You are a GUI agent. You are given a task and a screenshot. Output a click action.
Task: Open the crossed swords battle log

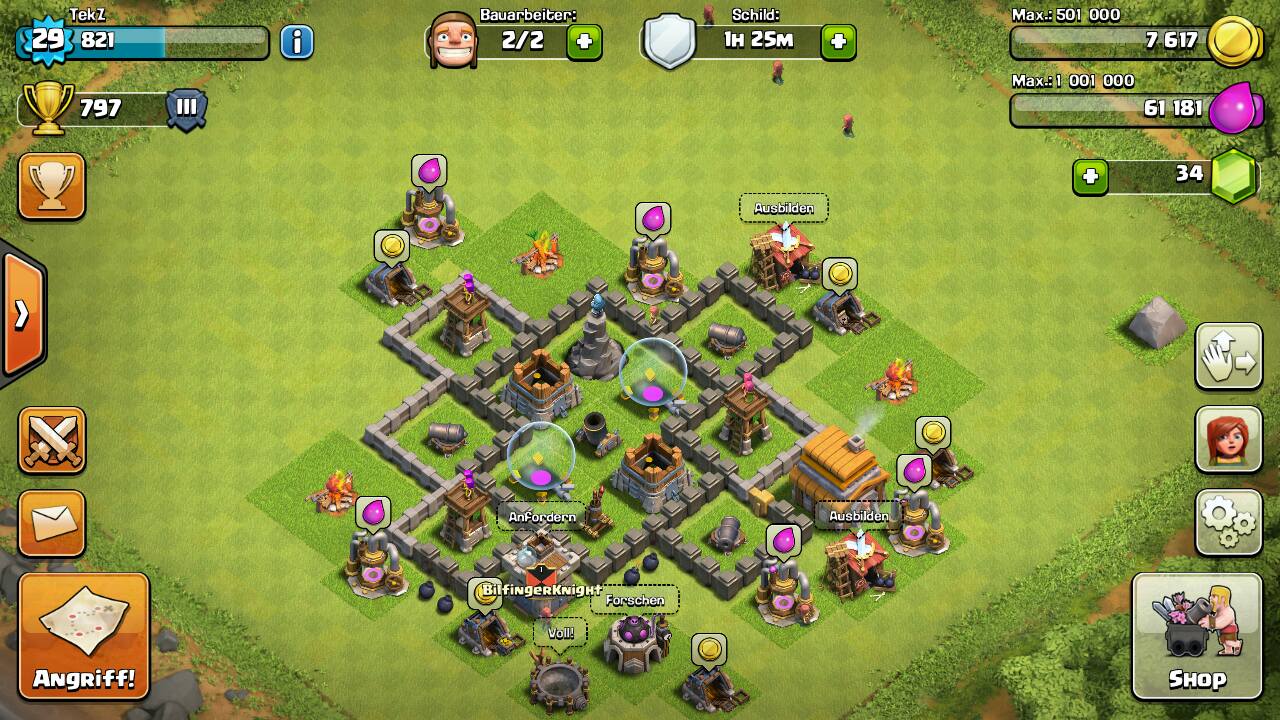pos(52,440)
